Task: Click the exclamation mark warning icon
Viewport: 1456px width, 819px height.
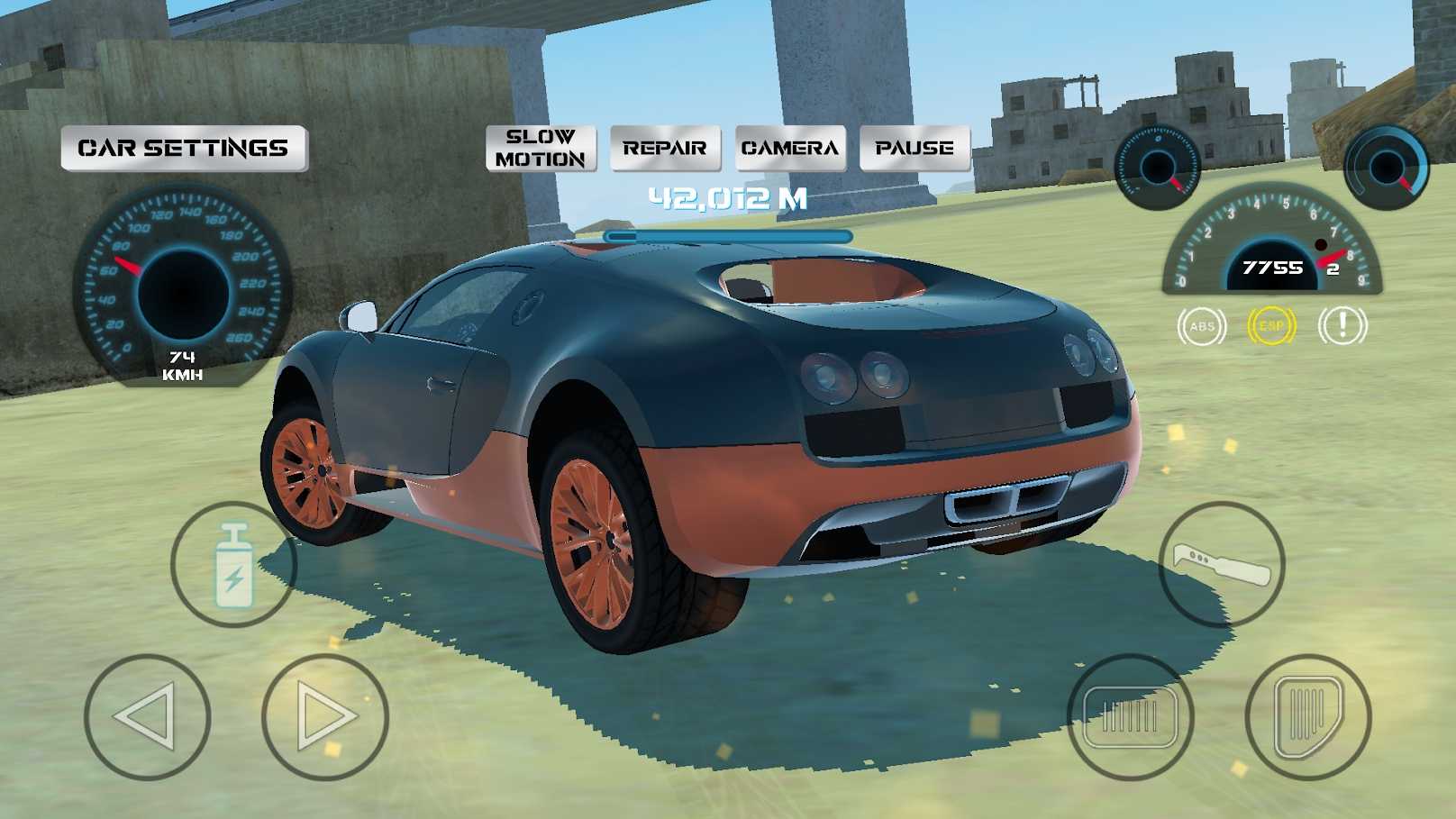Action: click(1342, 326)
